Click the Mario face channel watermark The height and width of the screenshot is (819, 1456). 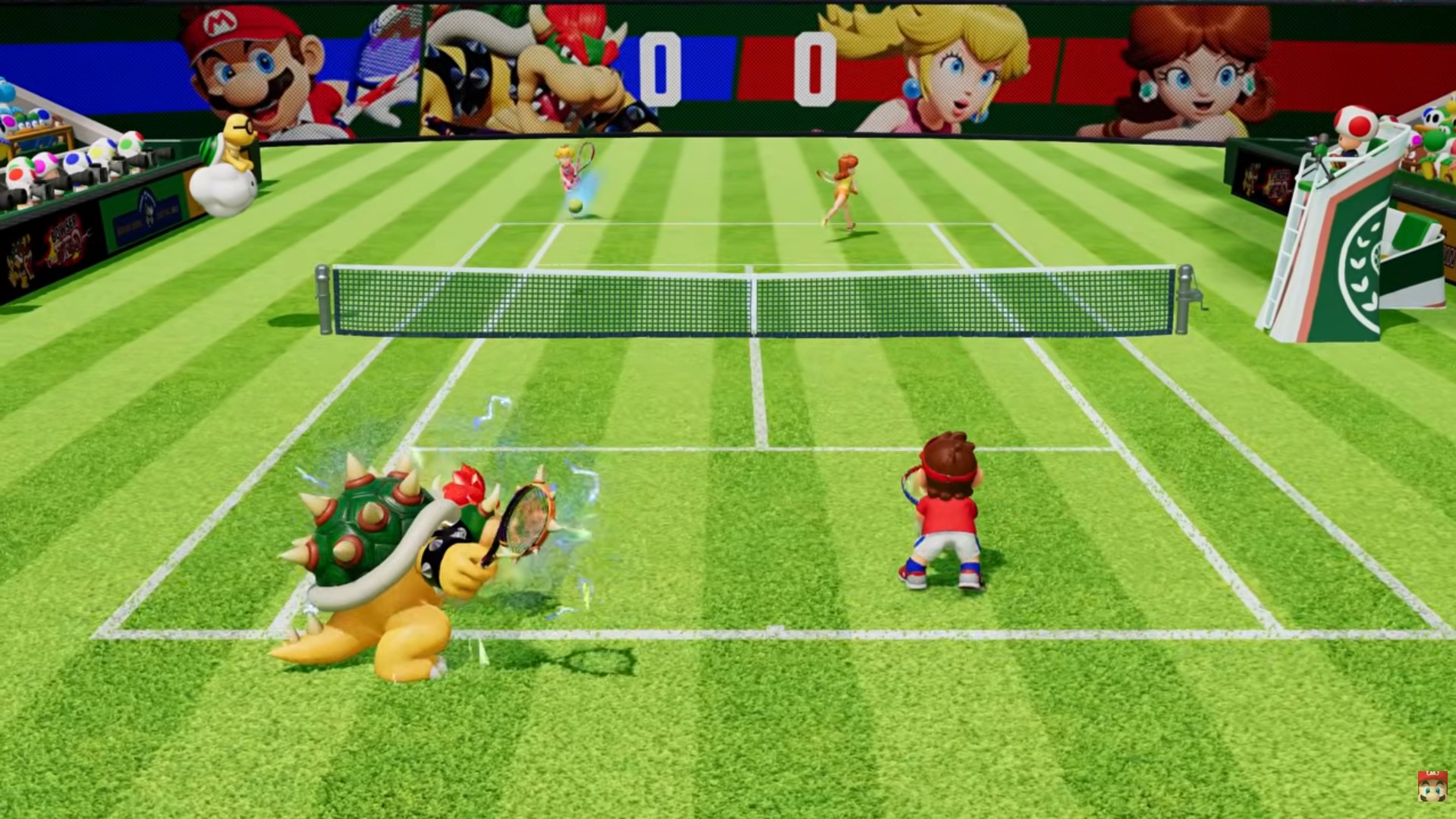[x=1432, y=786]
